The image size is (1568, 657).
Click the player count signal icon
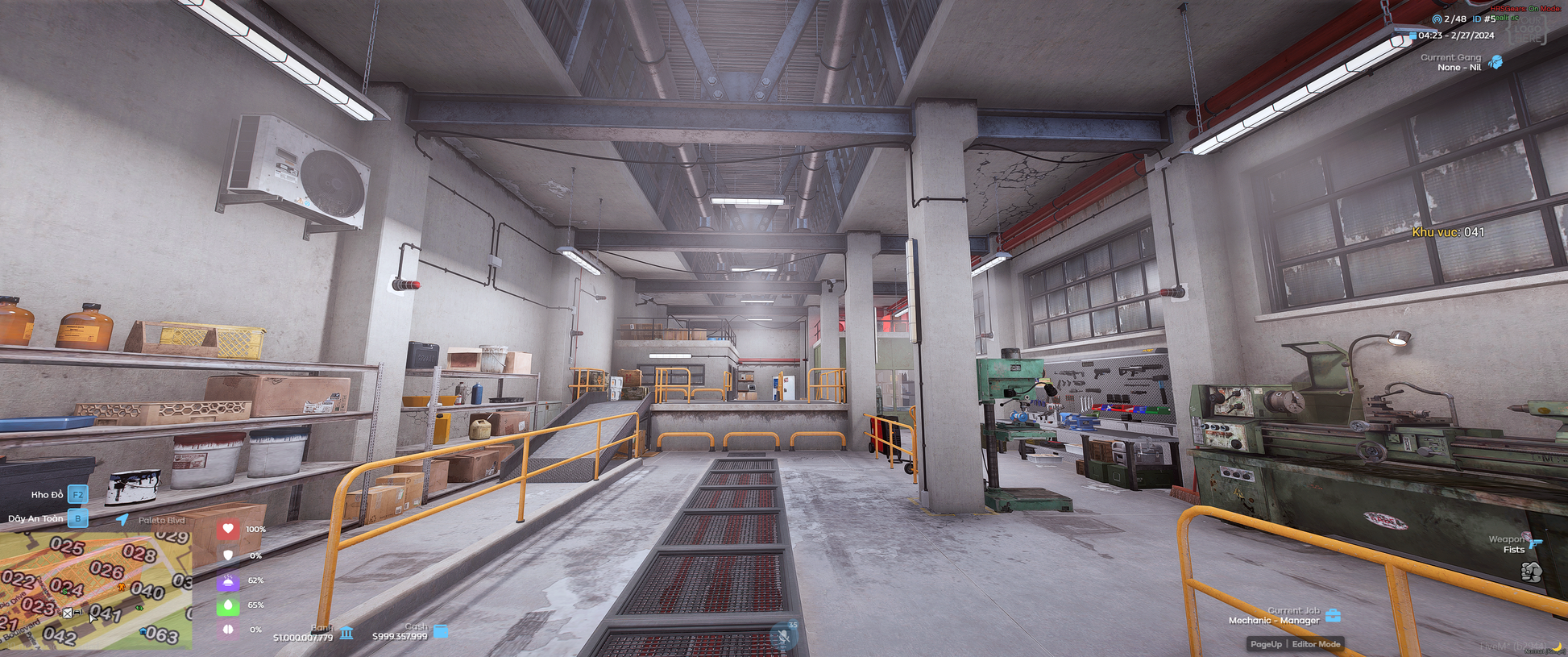coord(1437,19)
